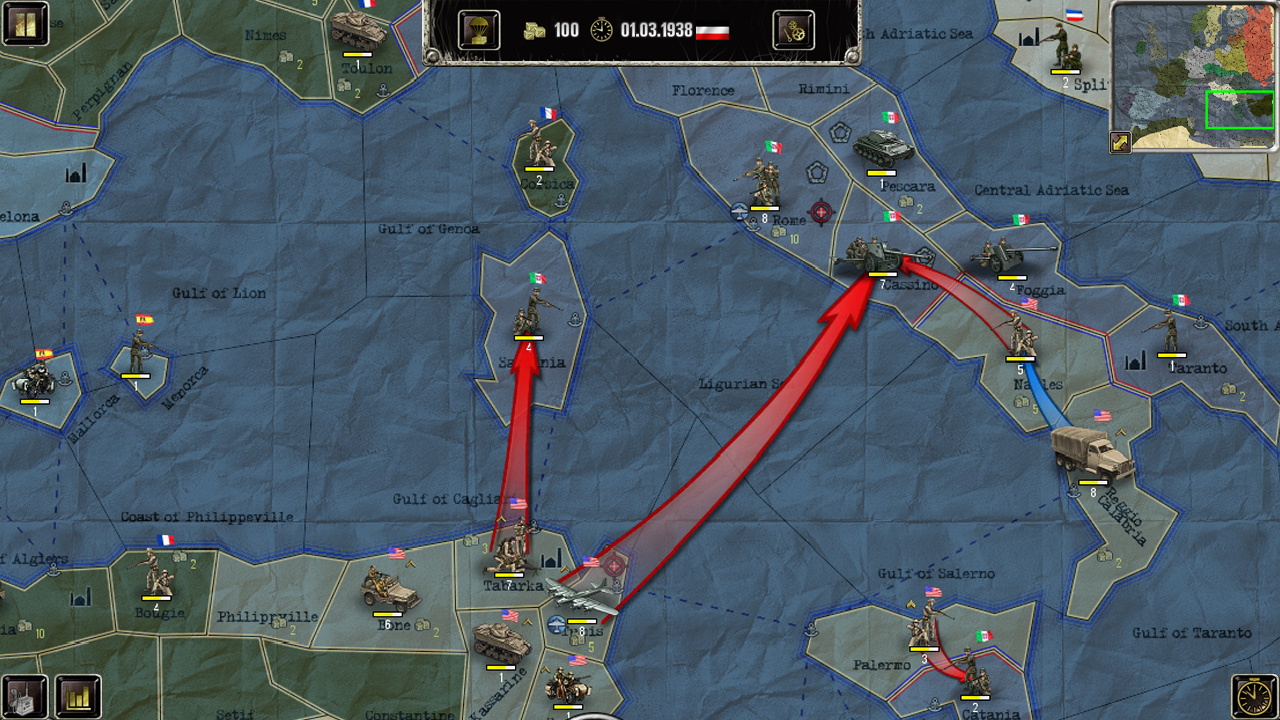Open the paratrooper deployment panel
This screenshot has width=1280, height=720.
coord(478,30)
